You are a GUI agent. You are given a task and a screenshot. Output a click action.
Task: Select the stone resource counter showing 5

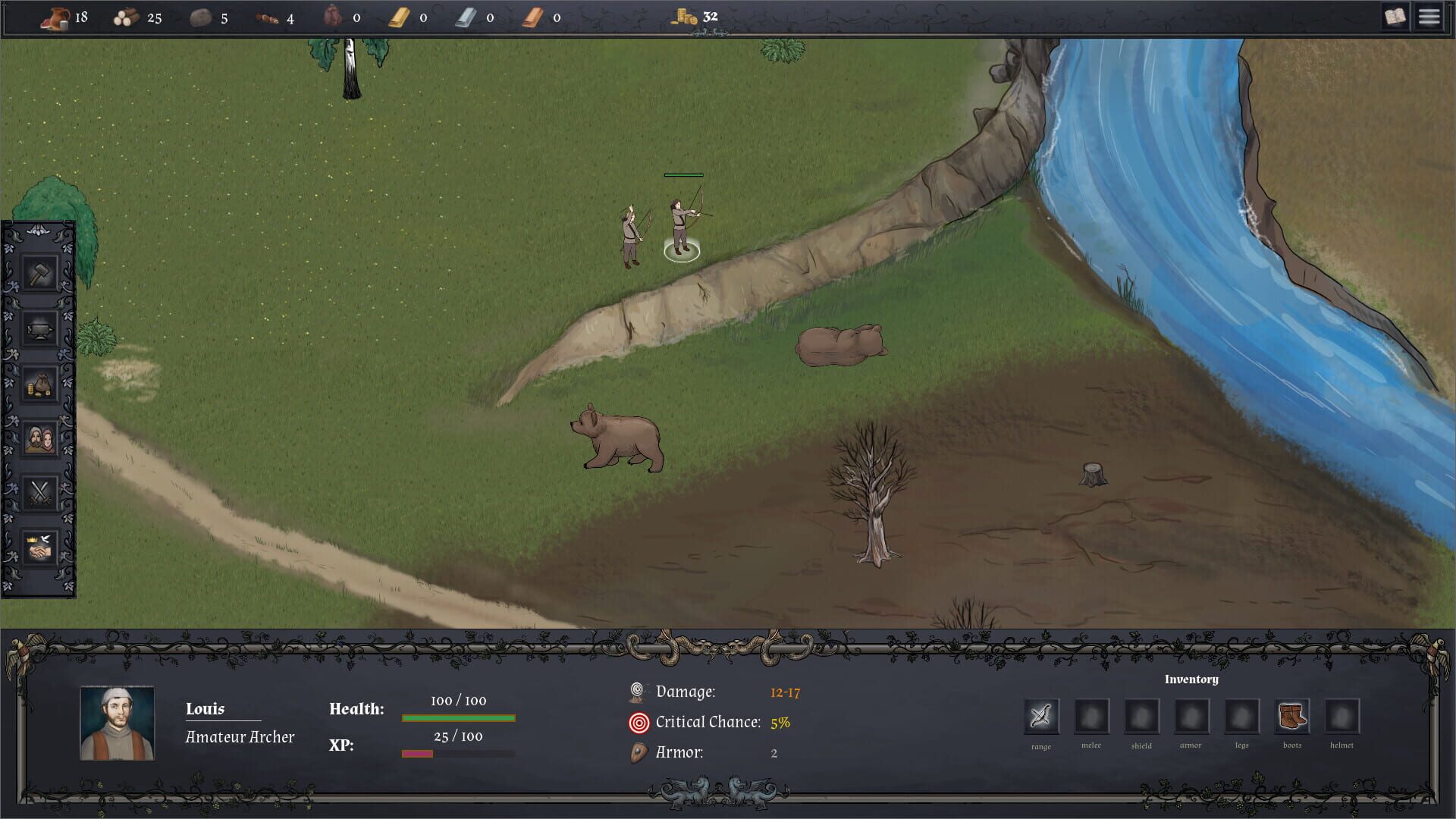(x=205, y=16)
